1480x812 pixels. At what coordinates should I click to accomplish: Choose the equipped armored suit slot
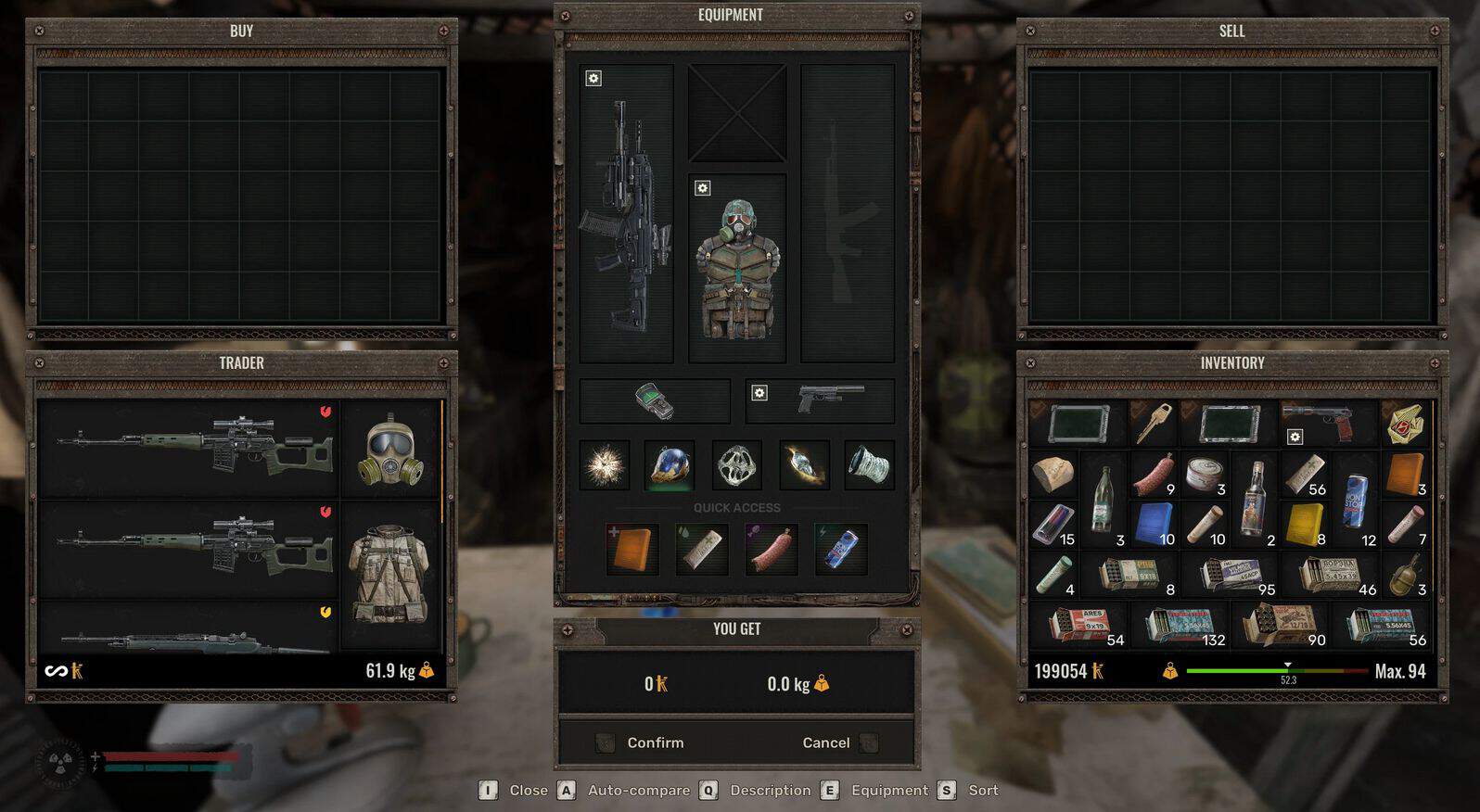coord(737,269)
